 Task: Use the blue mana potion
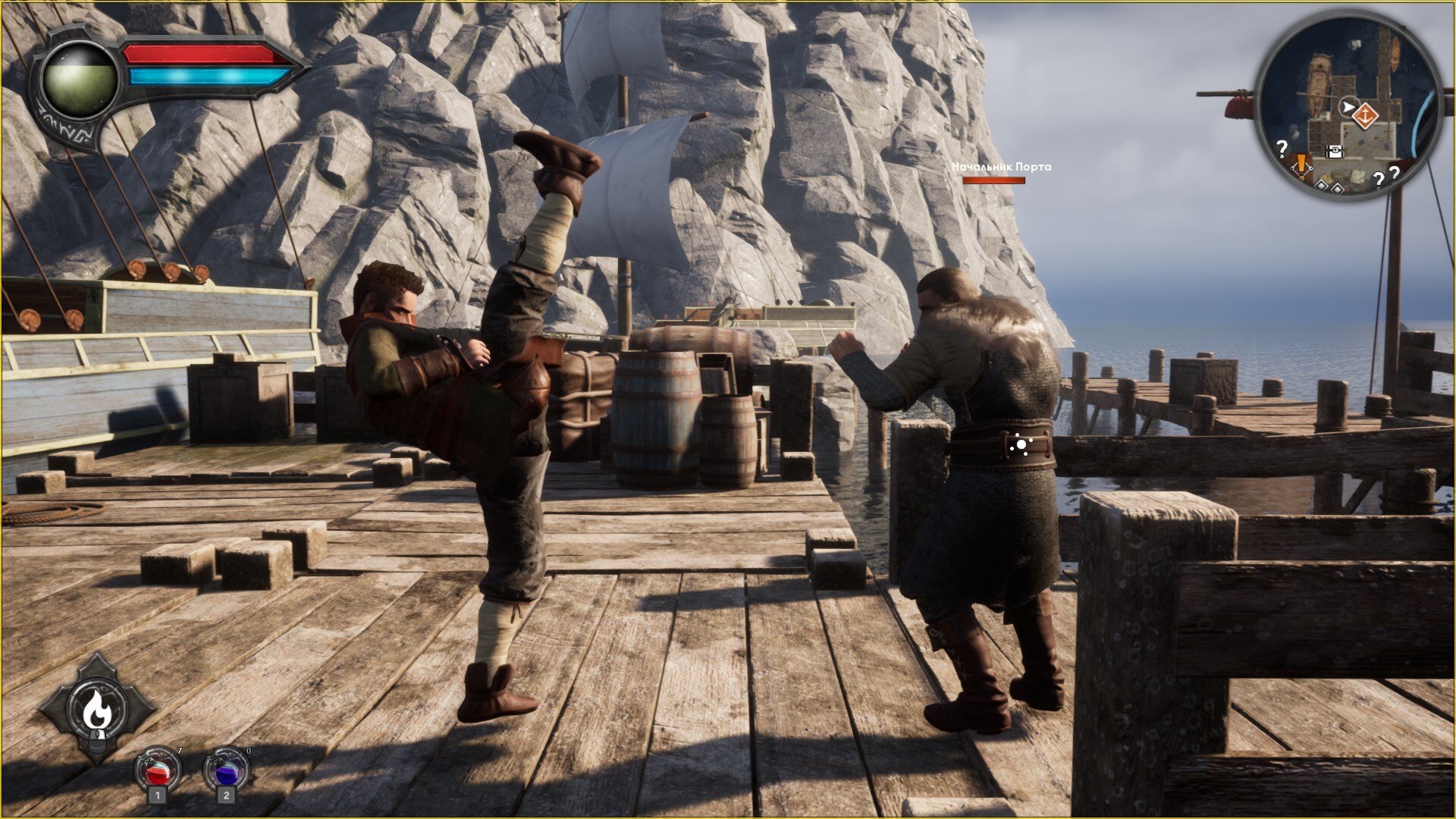(x=226, y=772)
